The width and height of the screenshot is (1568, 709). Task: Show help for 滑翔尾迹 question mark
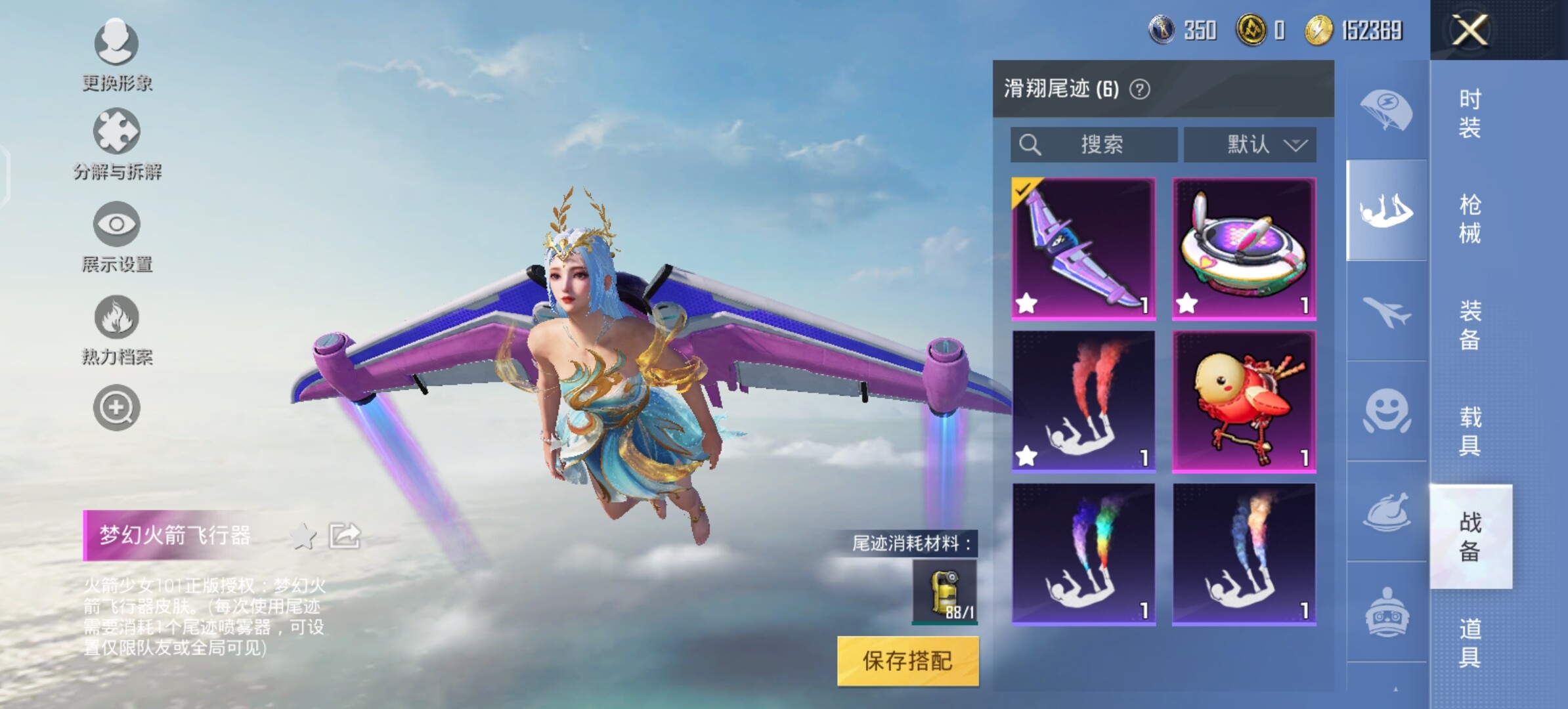click(x=1140, y=89)
